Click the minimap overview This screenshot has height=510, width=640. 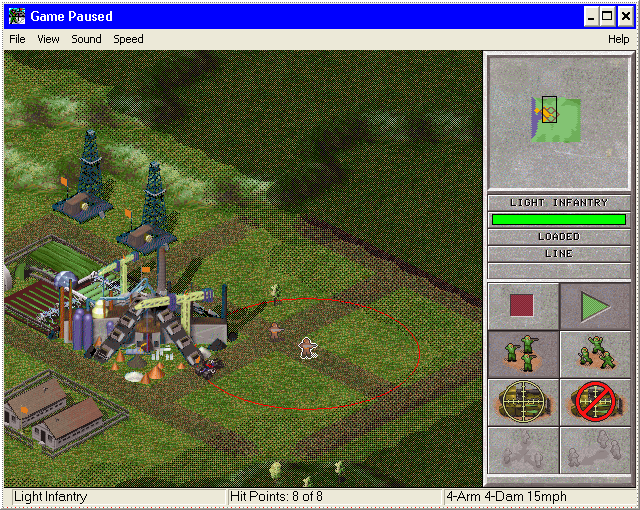(560, 122)
